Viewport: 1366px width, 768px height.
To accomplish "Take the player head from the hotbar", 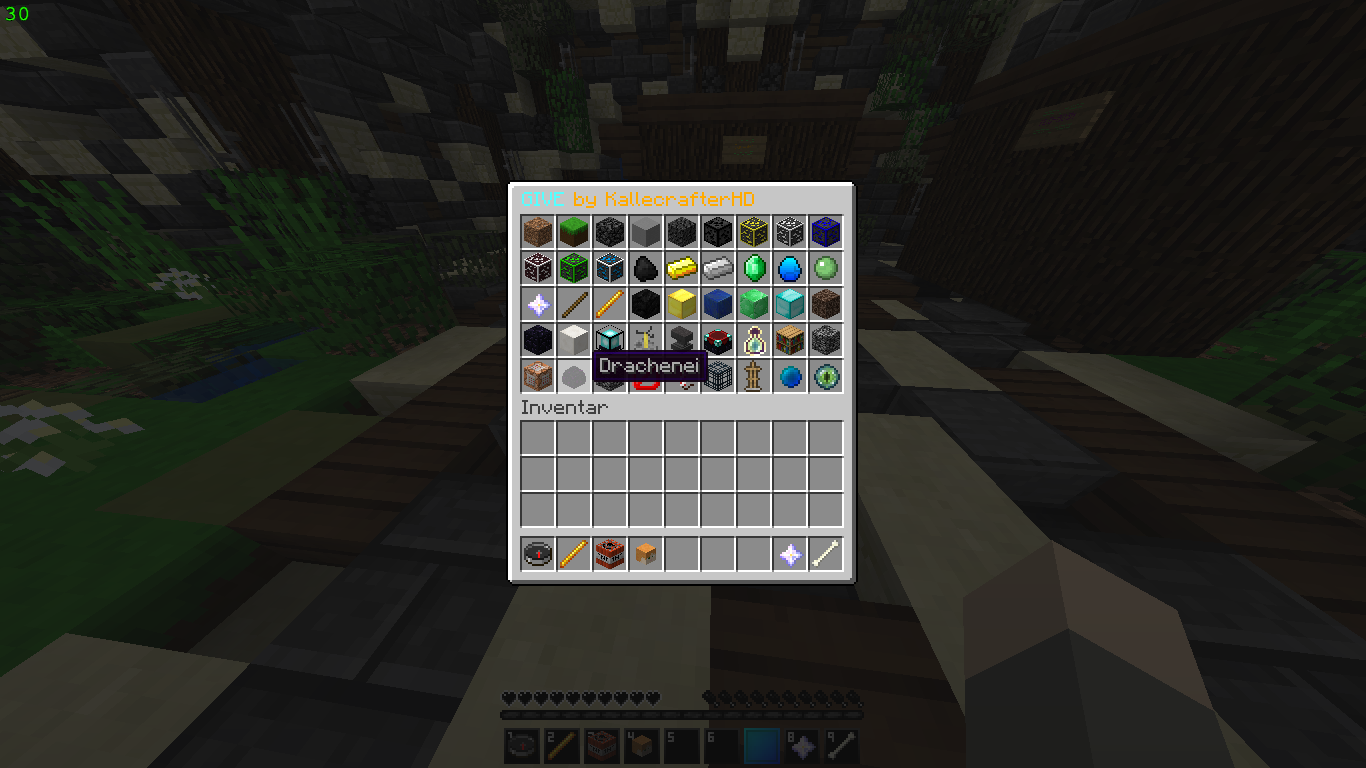I will (646, 554).
